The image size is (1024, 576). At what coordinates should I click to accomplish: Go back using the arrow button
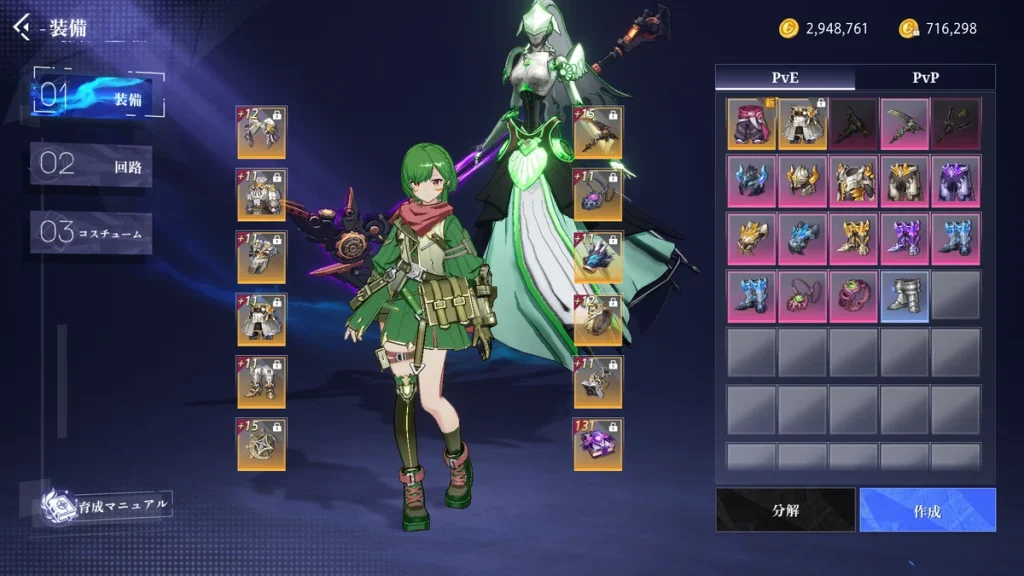pos(22,27)
